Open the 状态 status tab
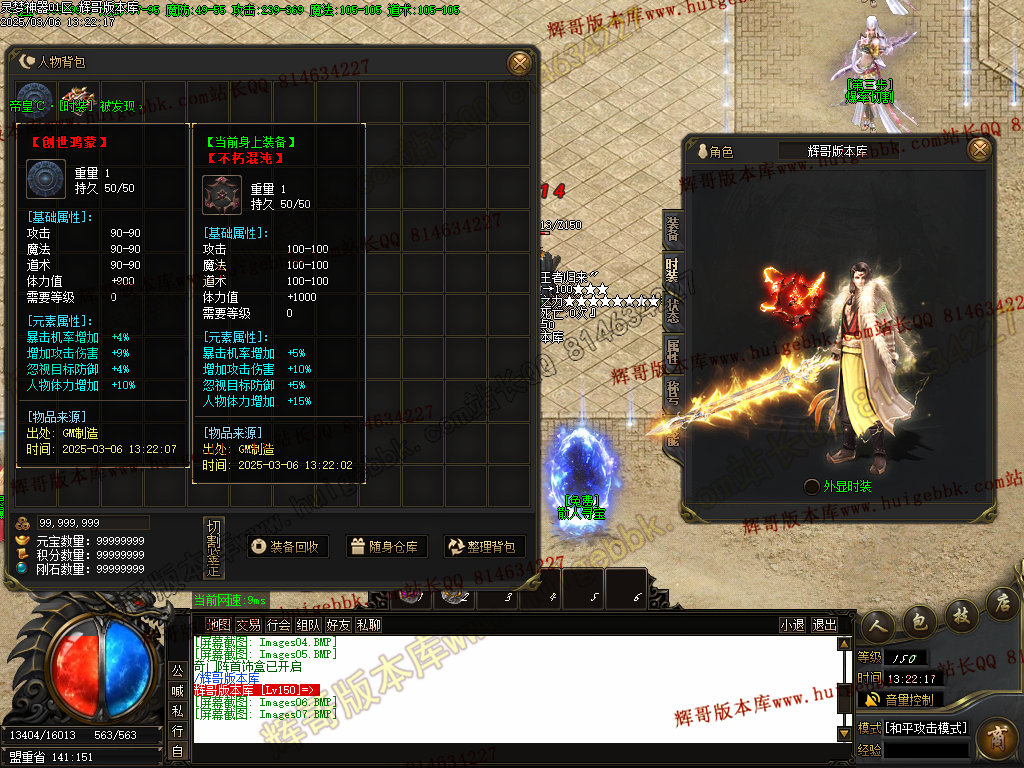This screenshot has width=1024, height=768. tap(673, 308)
